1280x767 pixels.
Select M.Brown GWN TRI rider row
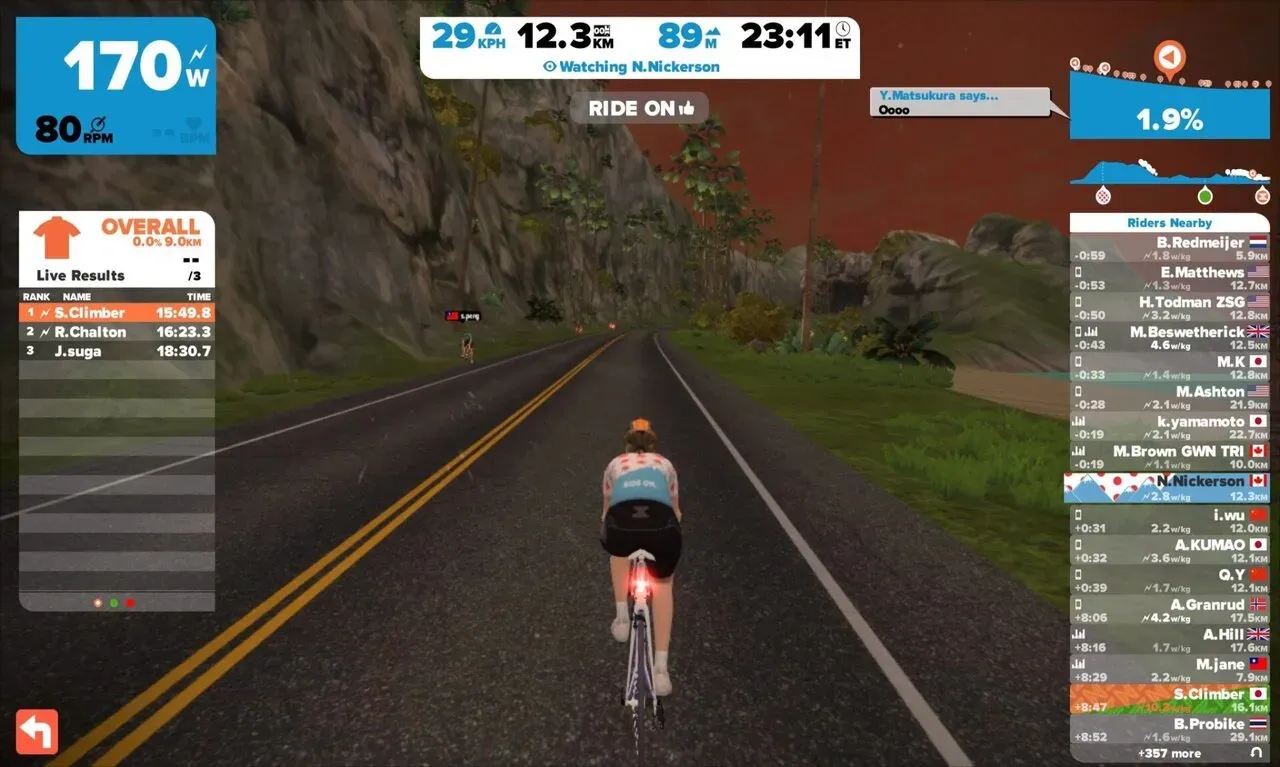pyautogui.click(x=1169, y=458)
